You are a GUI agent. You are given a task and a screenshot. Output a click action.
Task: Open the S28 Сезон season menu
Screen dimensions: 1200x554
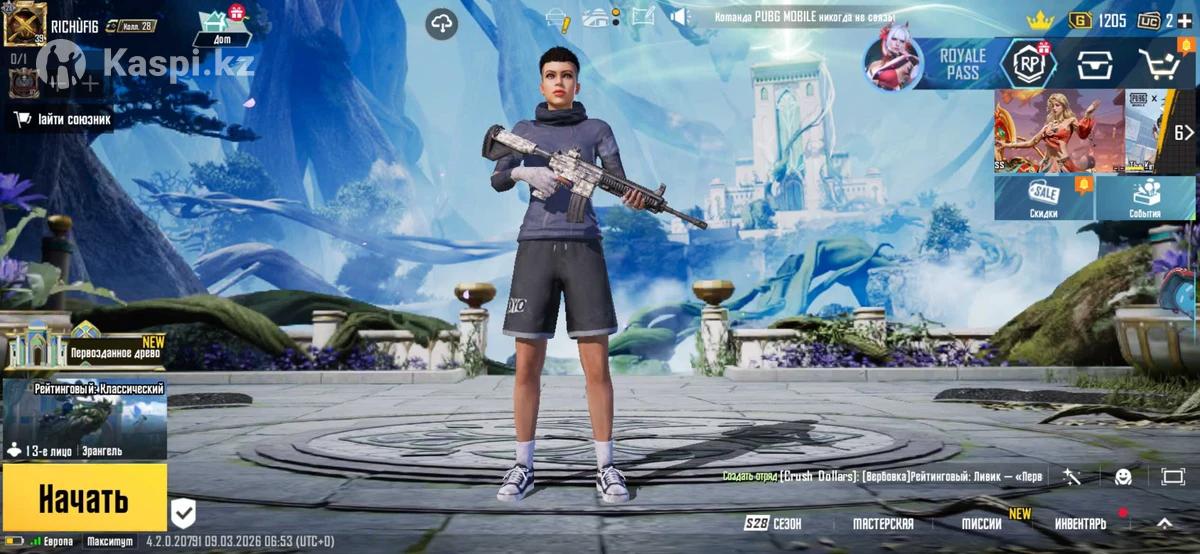click(773, 524)
